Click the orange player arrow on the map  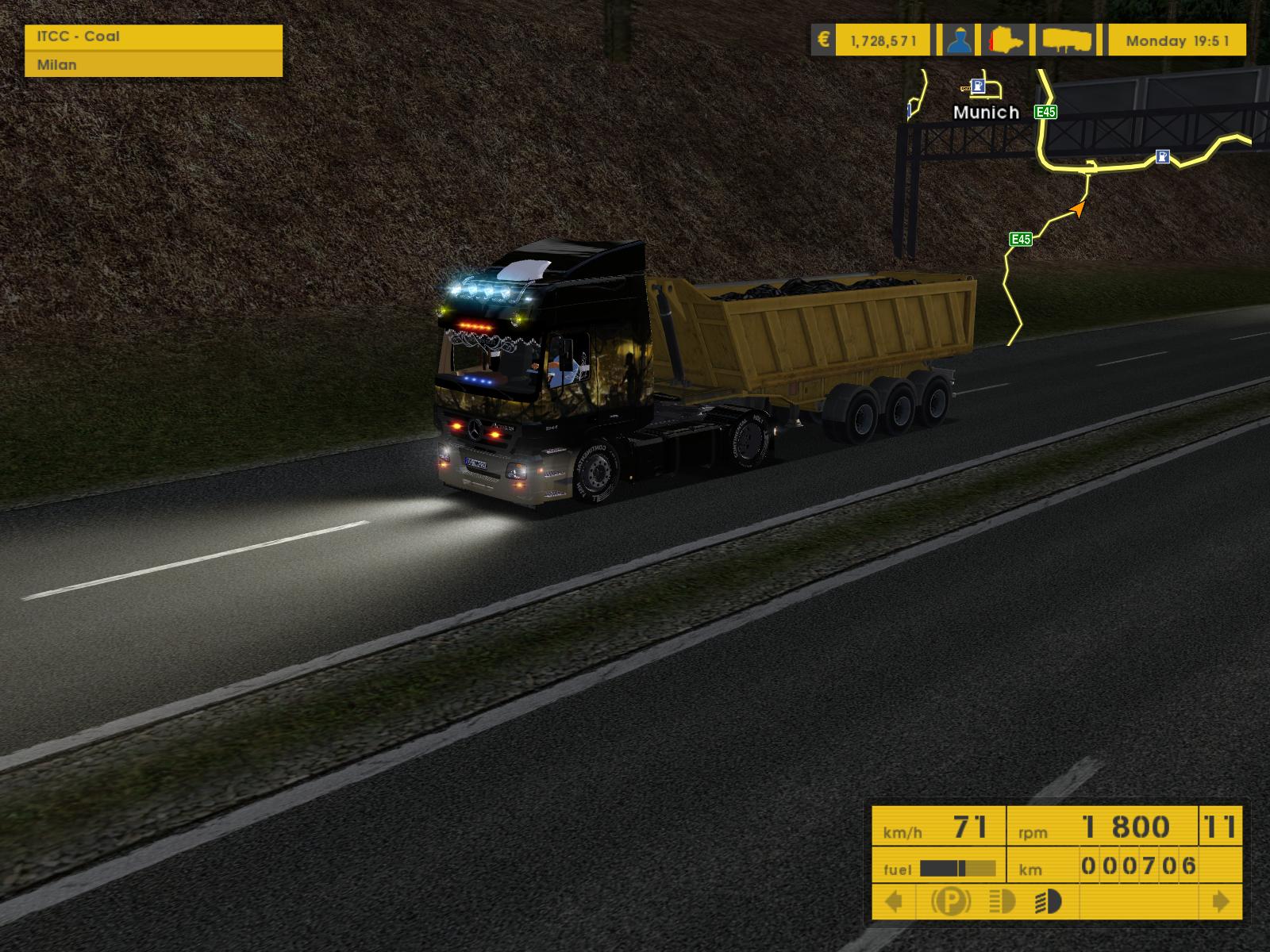(x=1077, y=209)
